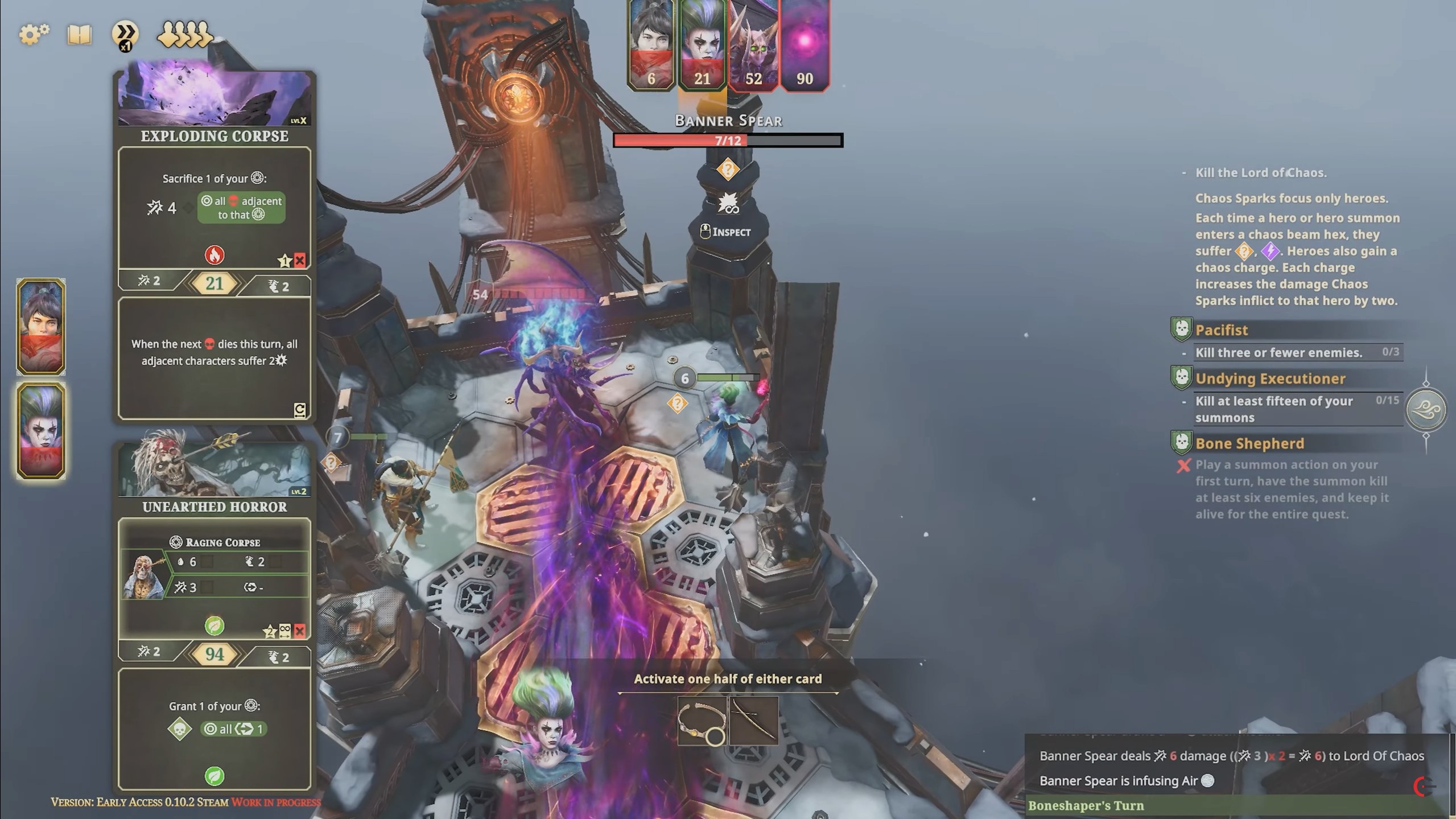Open the gear settings menu
This screenshot has height=819, width=1456.
tap(34, 34)
